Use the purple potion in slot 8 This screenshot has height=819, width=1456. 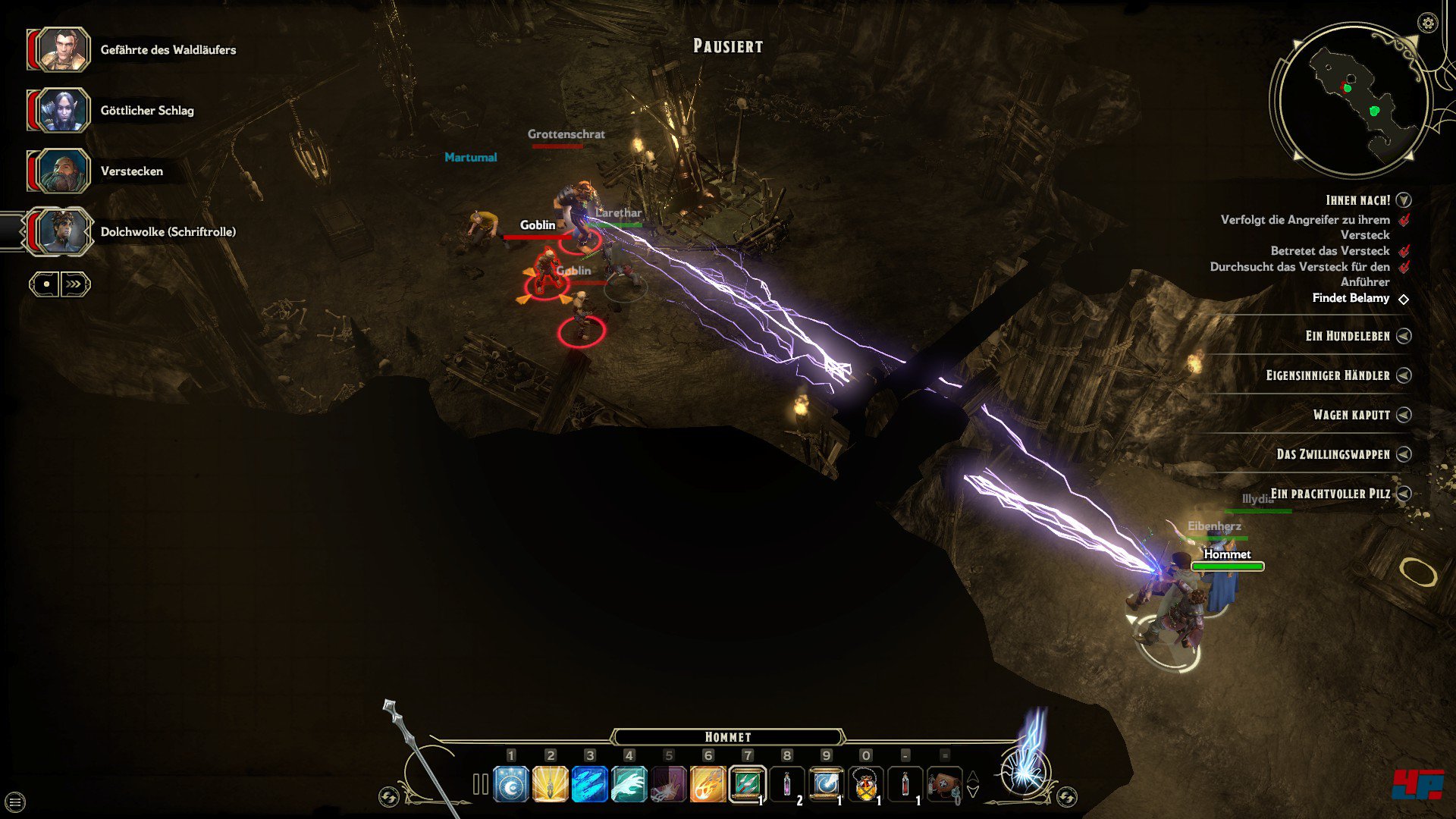click(x=786, y=785)
